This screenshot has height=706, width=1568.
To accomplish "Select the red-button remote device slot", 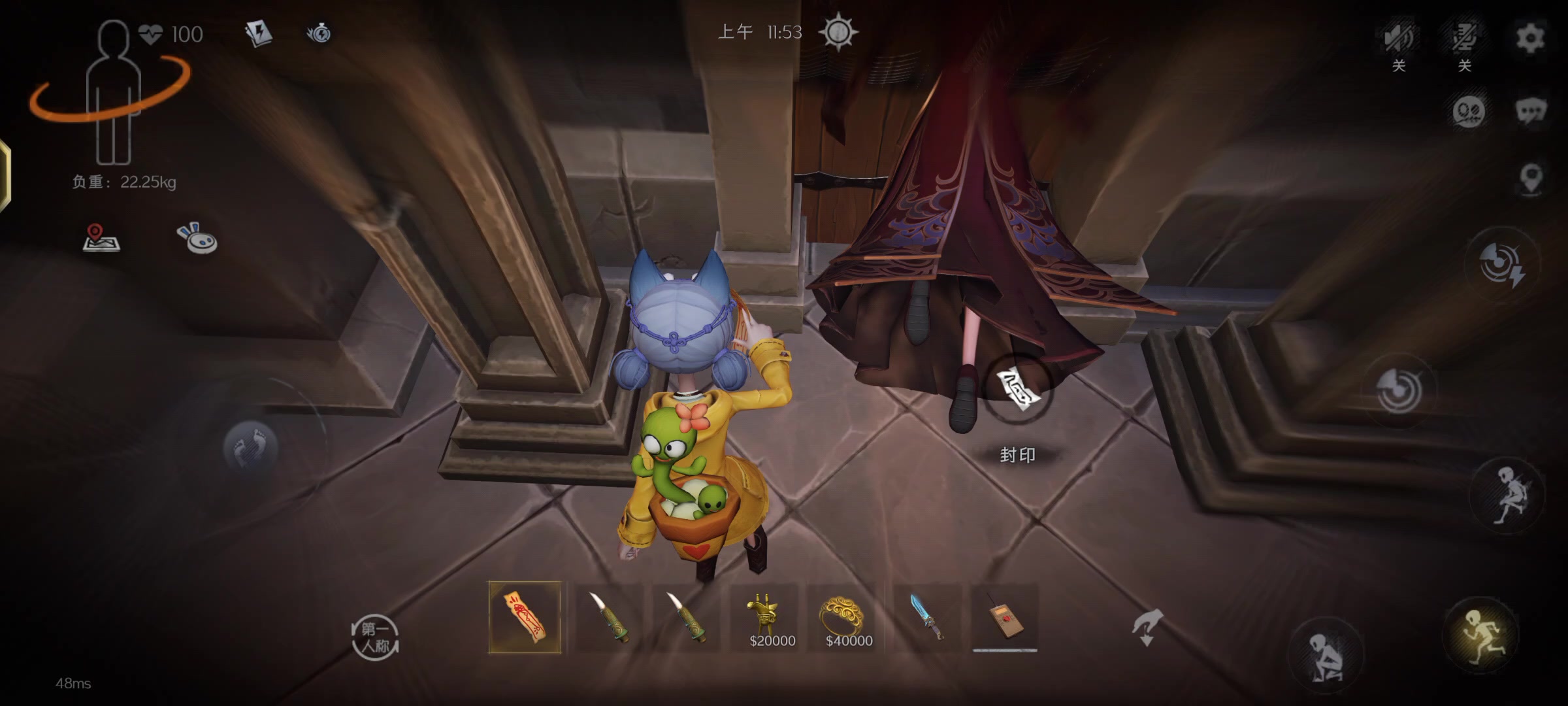I will (1005, 618).
